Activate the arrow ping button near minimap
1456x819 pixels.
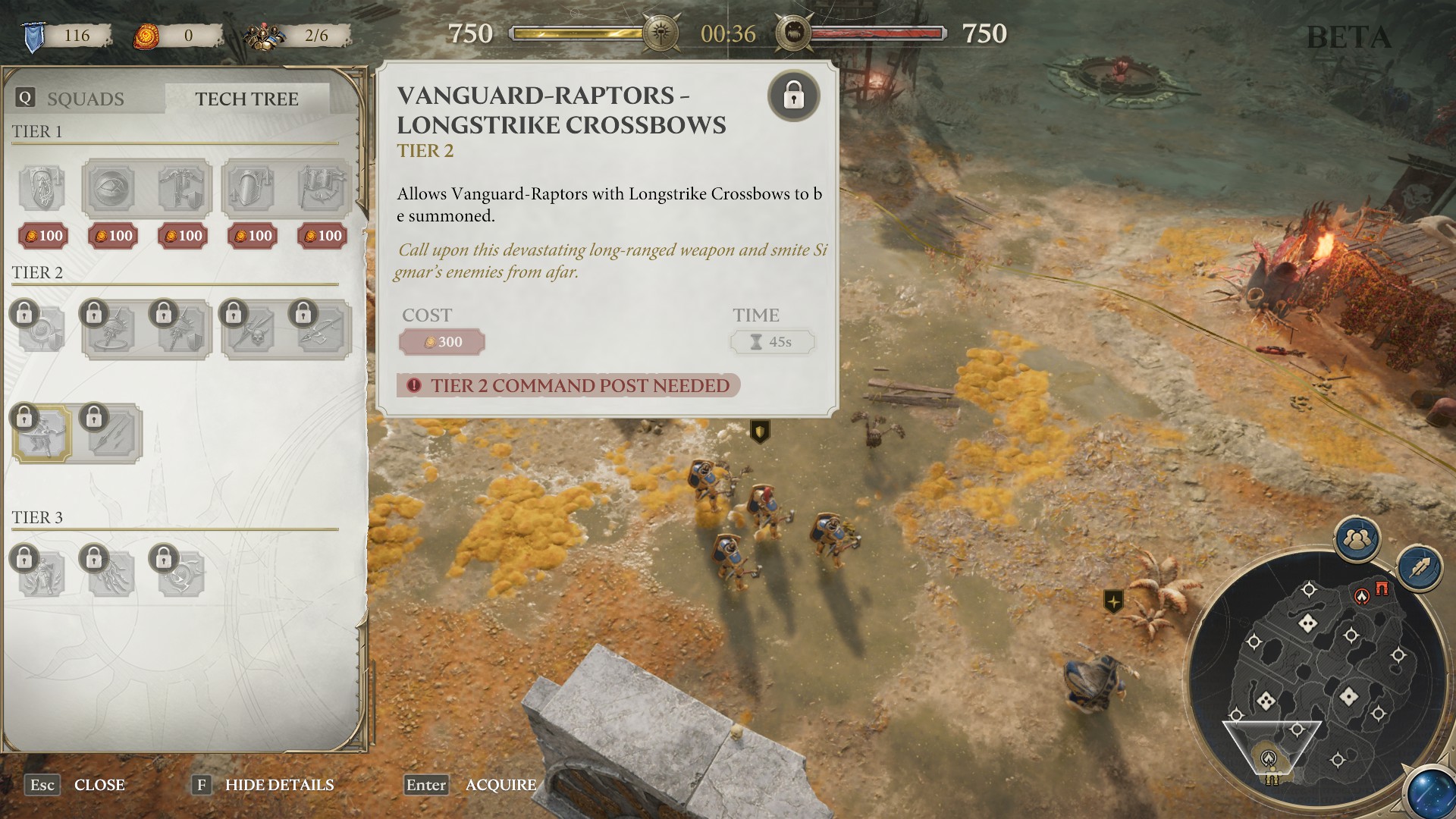coord(1420,567)
